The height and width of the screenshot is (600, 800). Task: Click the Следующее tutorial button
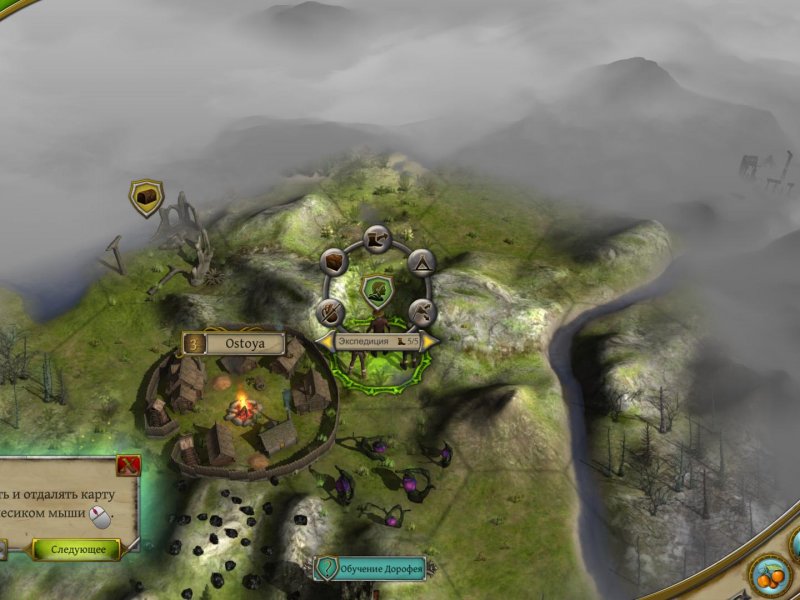point(77,549)
